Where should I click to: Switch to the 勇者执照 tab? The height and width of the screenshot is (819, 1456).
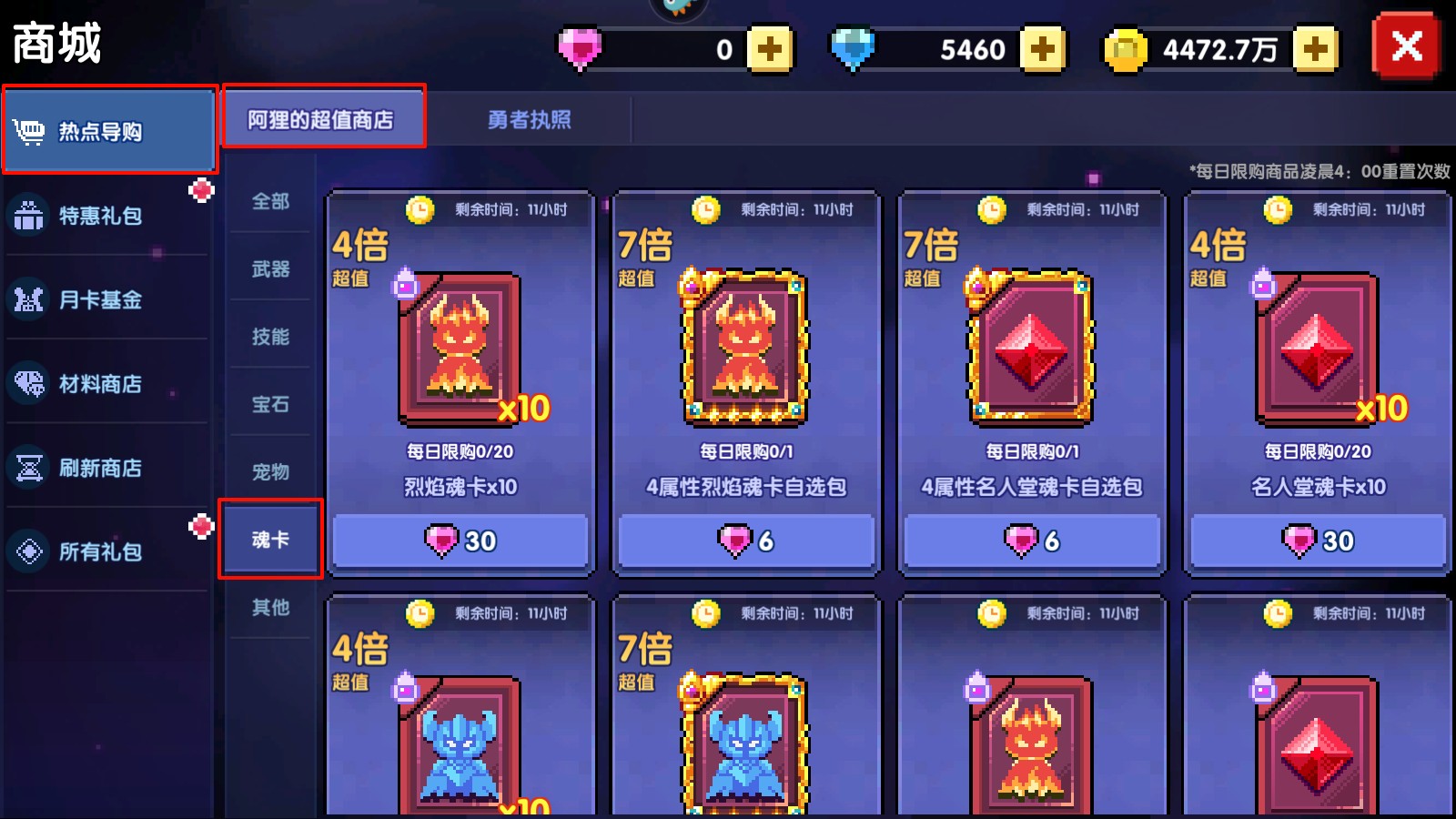[x=529, y=119]
